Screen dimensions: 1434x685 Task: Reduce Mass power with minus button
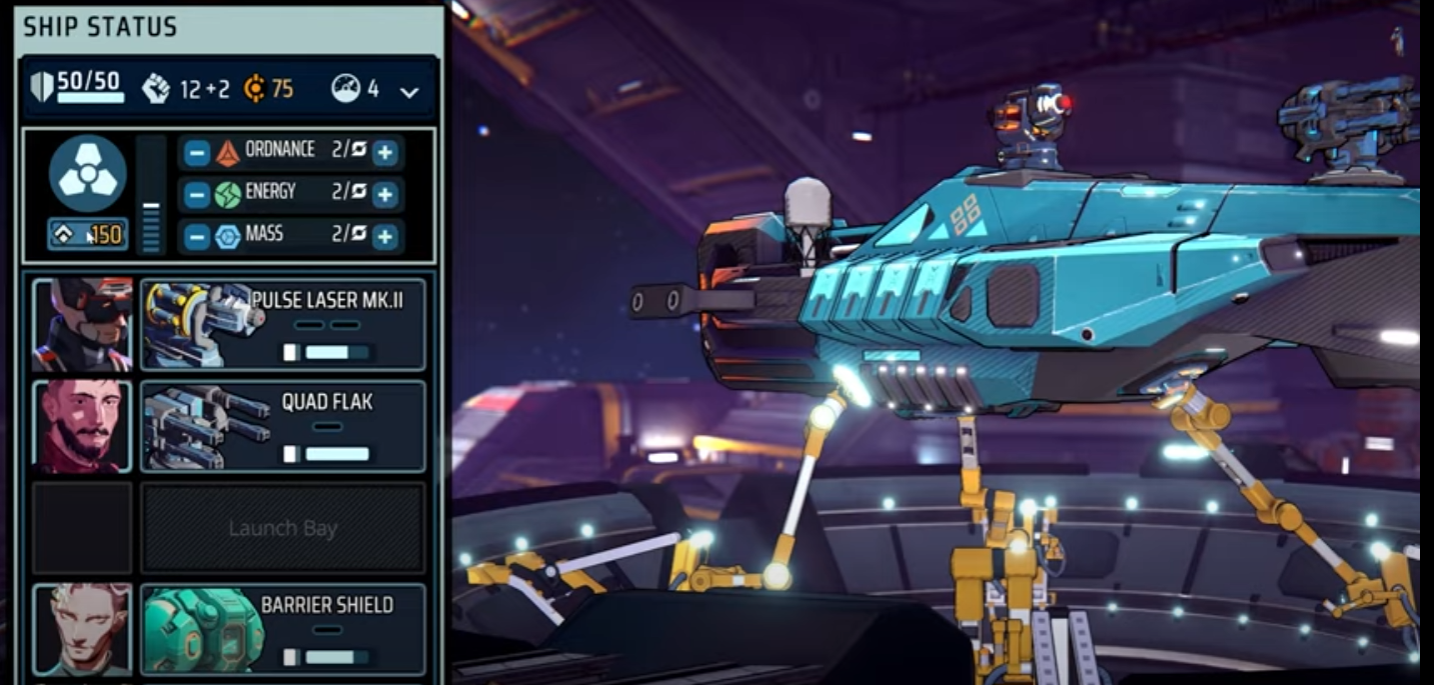pos(197,237)
